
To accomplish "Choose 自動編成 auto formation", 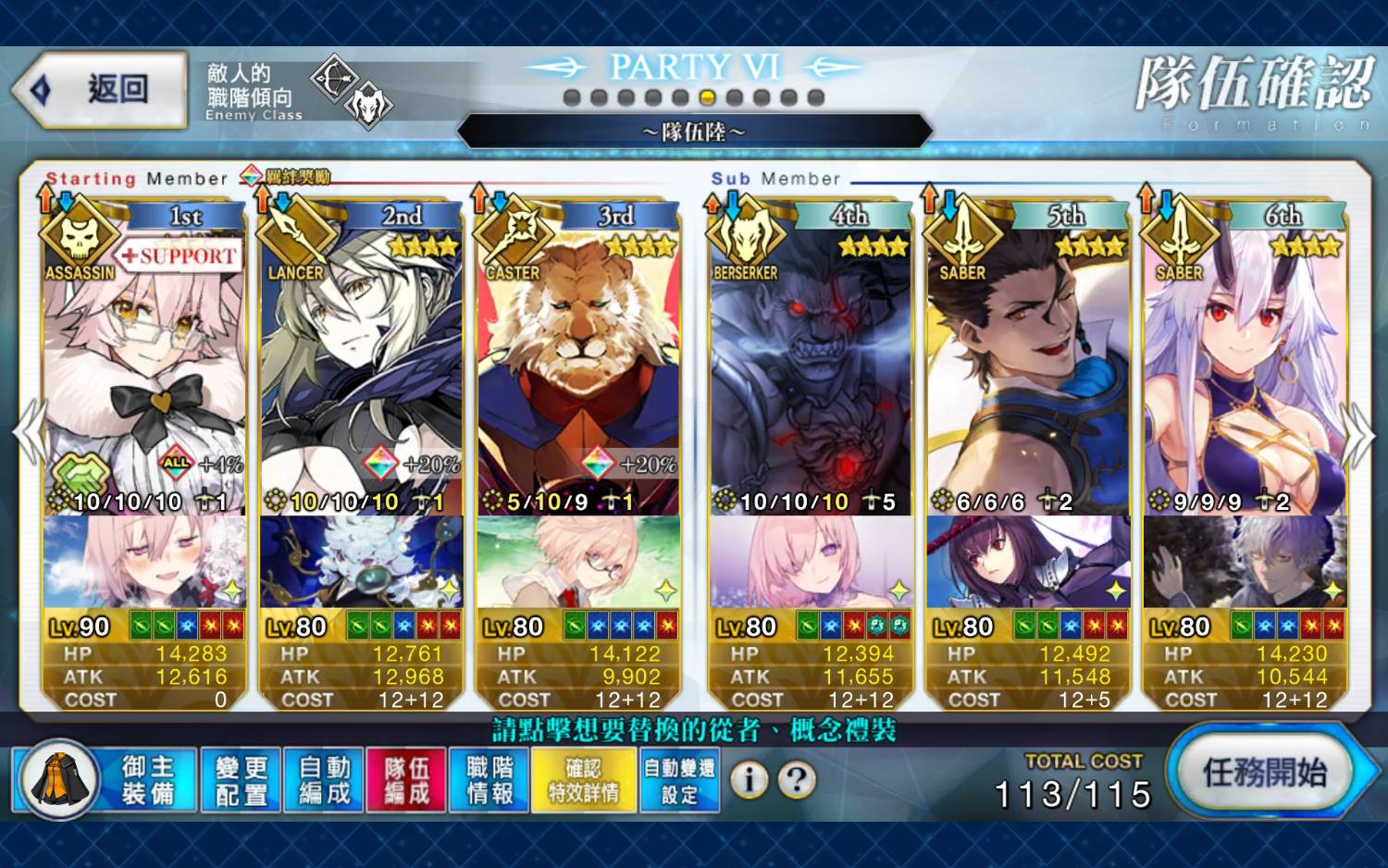I will (324, 780).
